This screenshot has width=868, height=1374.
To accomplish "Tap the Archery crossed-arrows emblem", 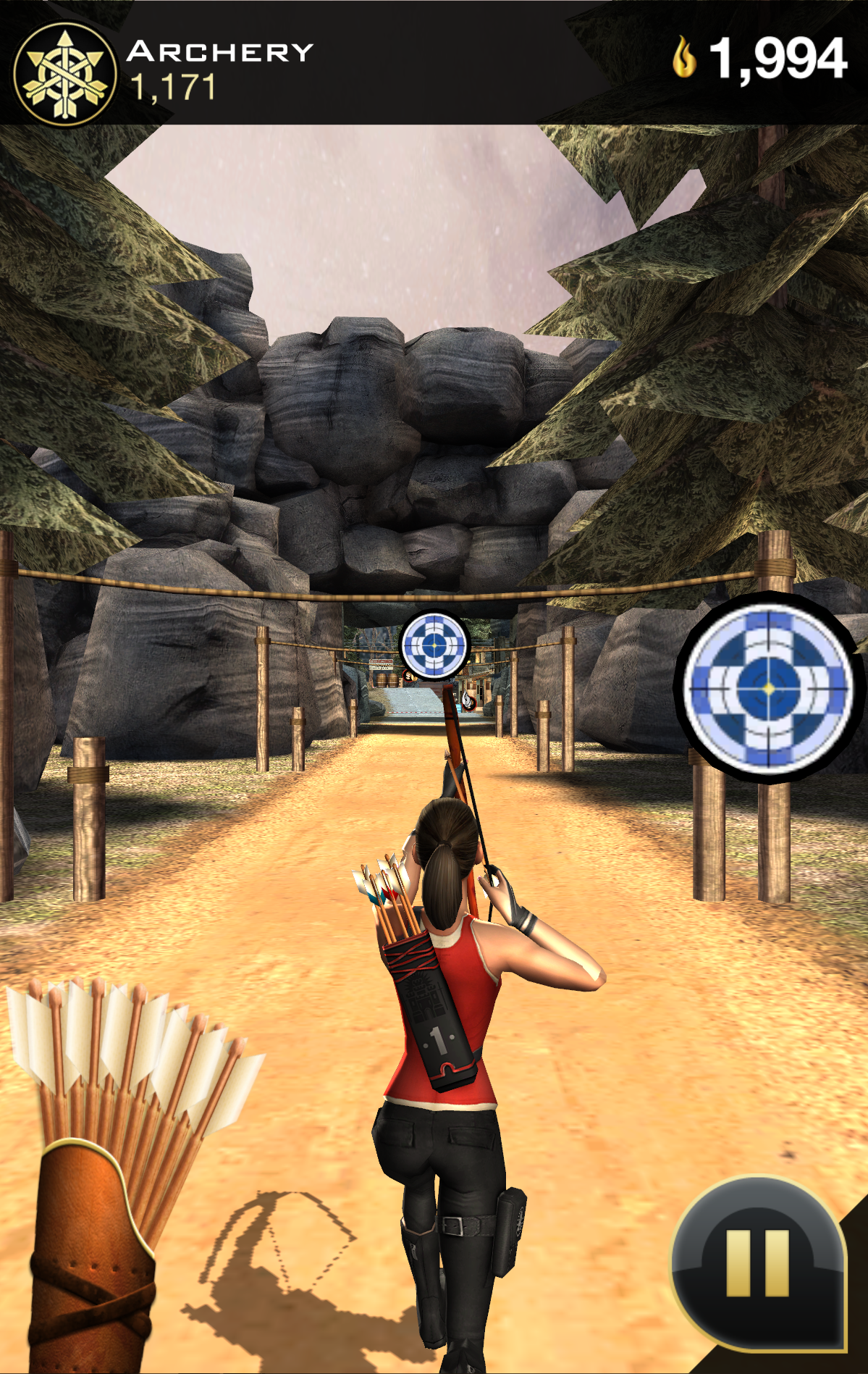I will 65,74.
